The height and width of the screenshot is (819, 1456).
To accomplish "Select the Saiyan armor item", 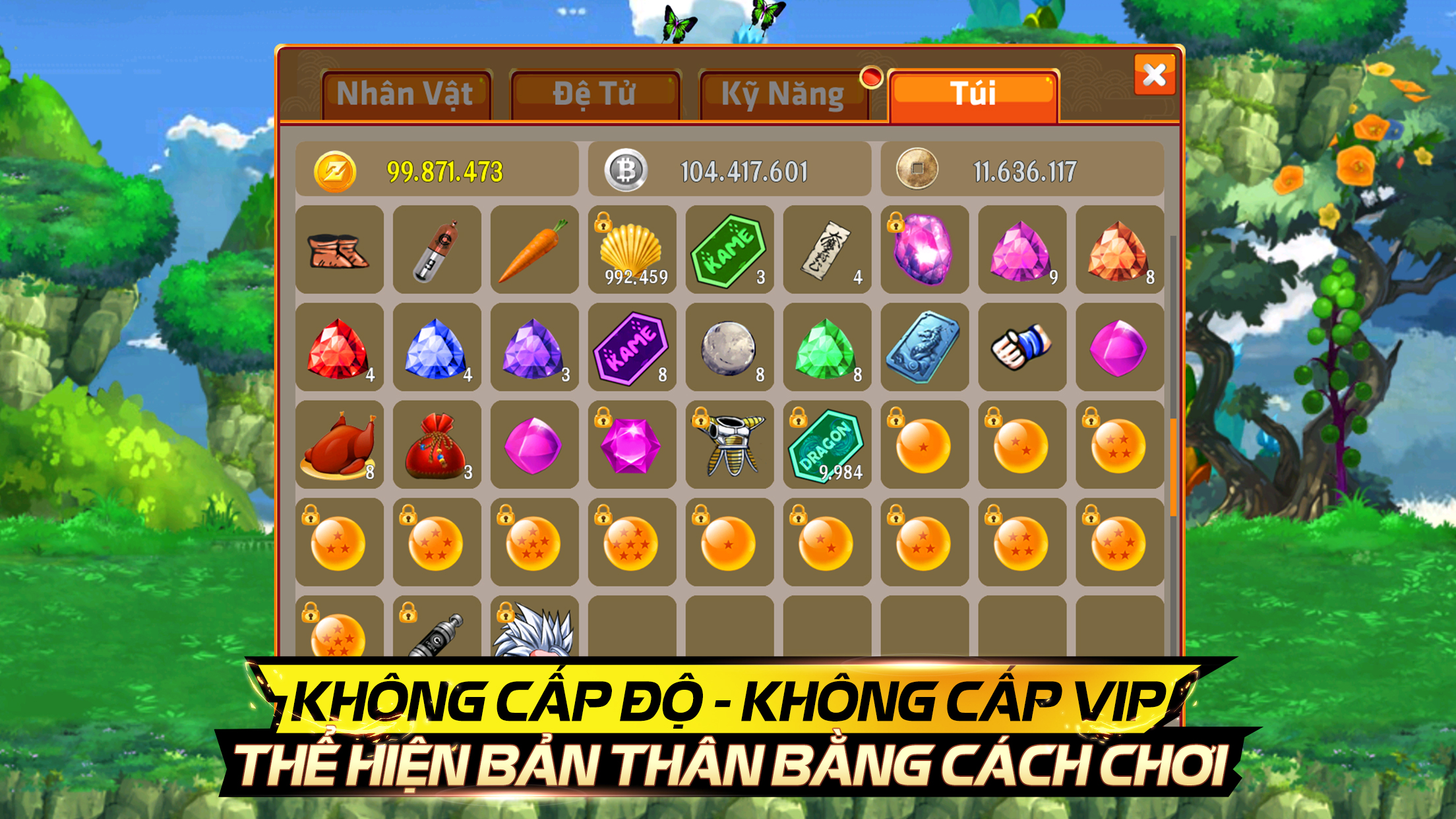I will click(729, 444).
